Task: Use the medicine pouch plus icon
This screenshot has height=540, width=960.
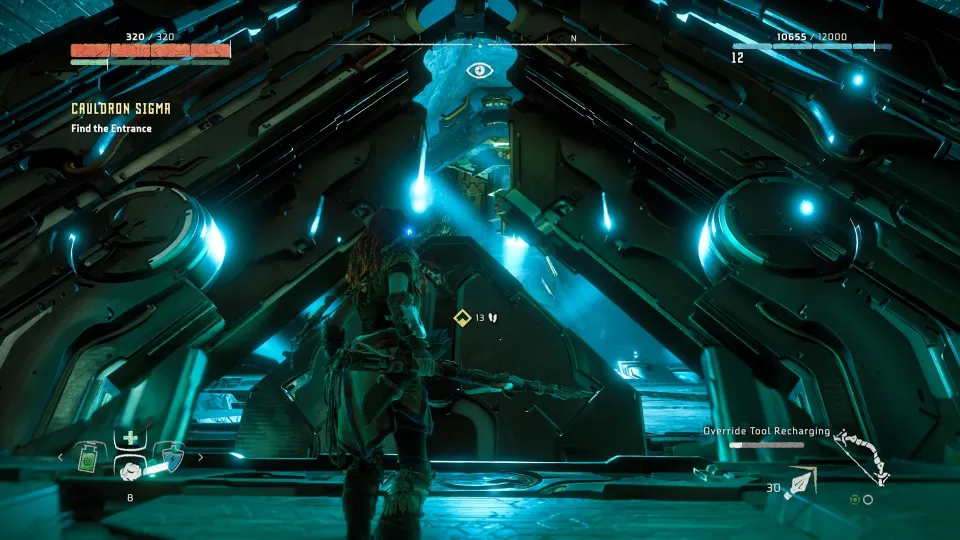Action: [128, 438]
